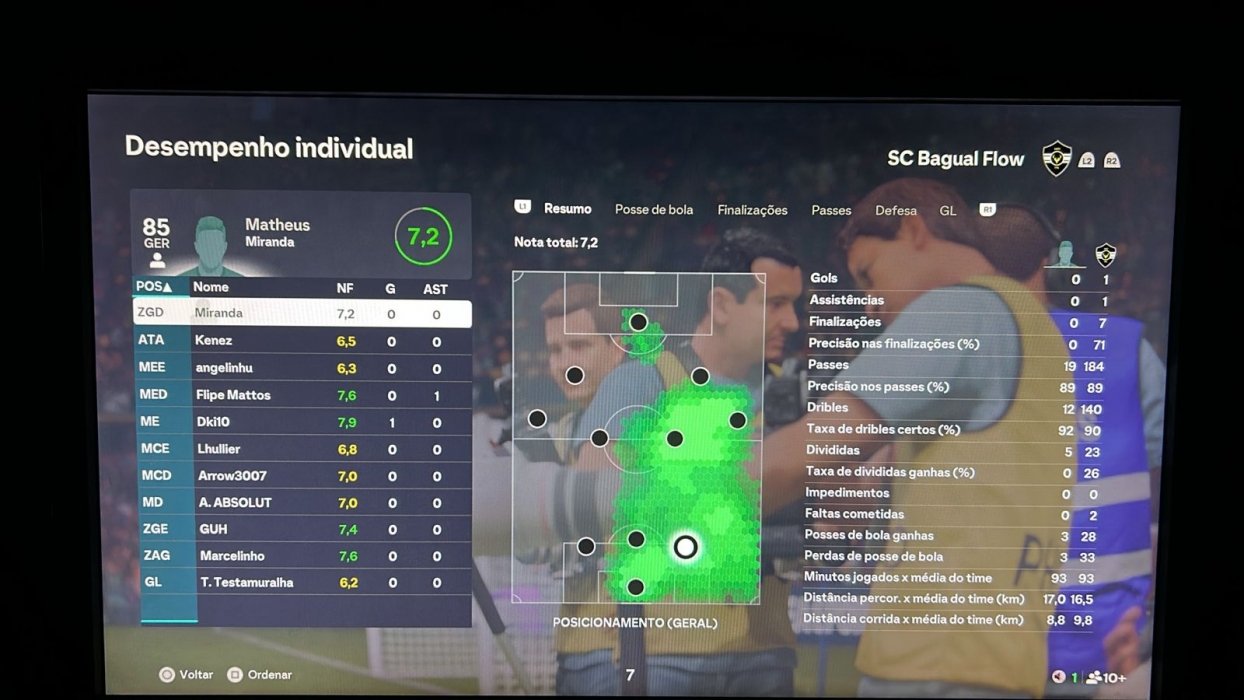Select the Arrow3007 player row
The width and height of the screenshot is (1244, 700).
(301, 476)
